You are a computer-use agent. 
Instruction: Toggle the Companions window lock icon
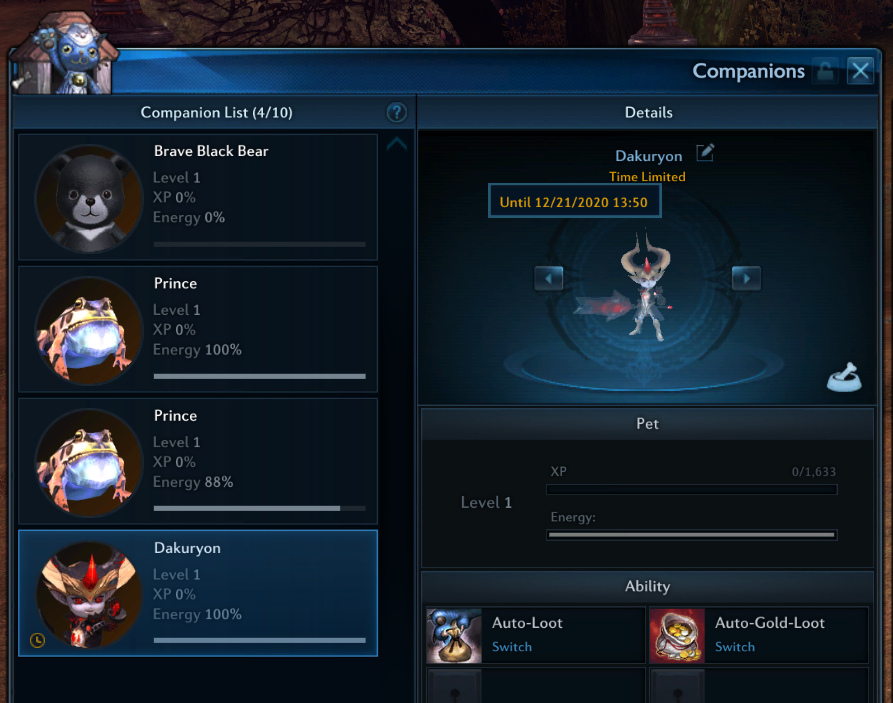825,71
